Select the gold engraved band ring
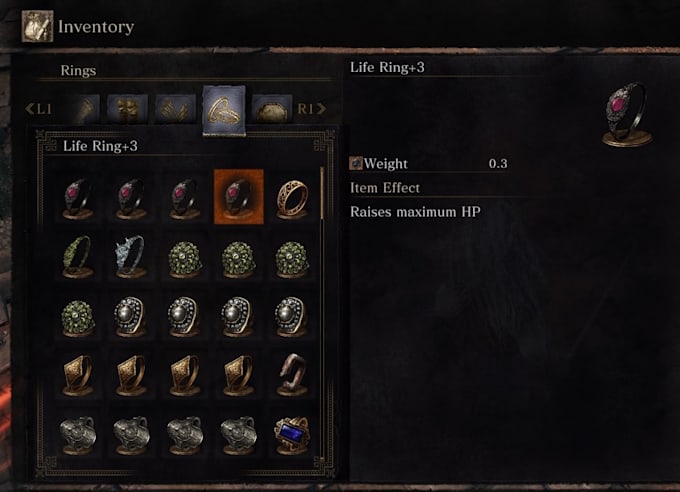The height and width of the screenshot is (492, 680). (x=291, y=196)
